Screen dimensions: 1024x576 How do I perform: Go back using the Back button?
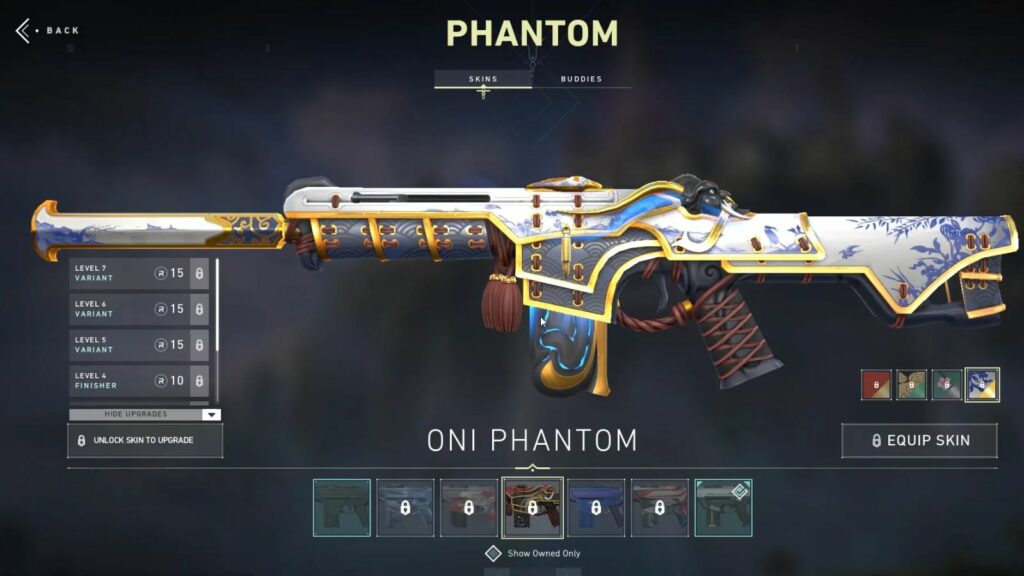coord(48,30)
